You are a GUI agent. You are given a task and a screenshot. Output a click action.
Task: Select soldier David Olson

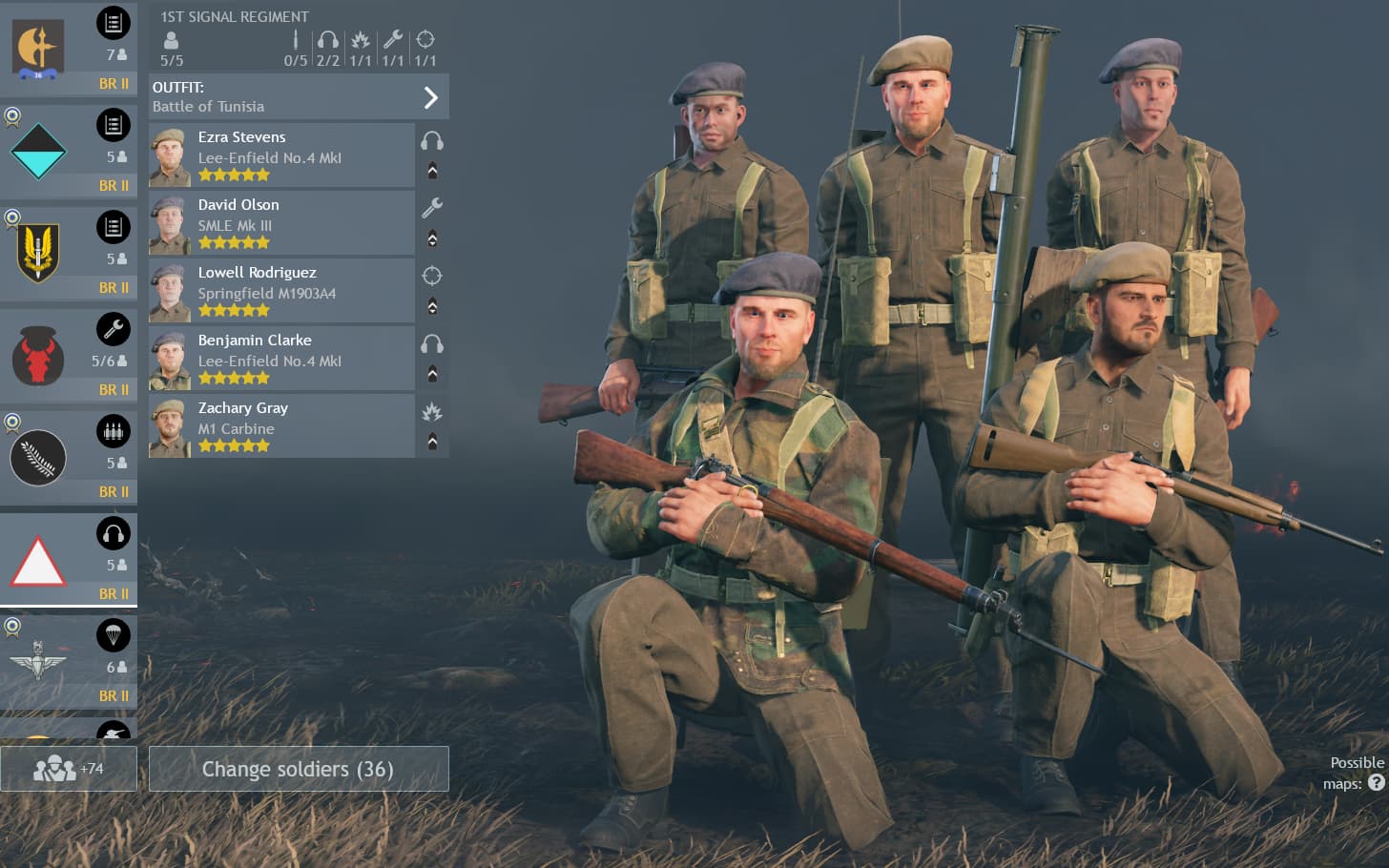tap(281, 222)
